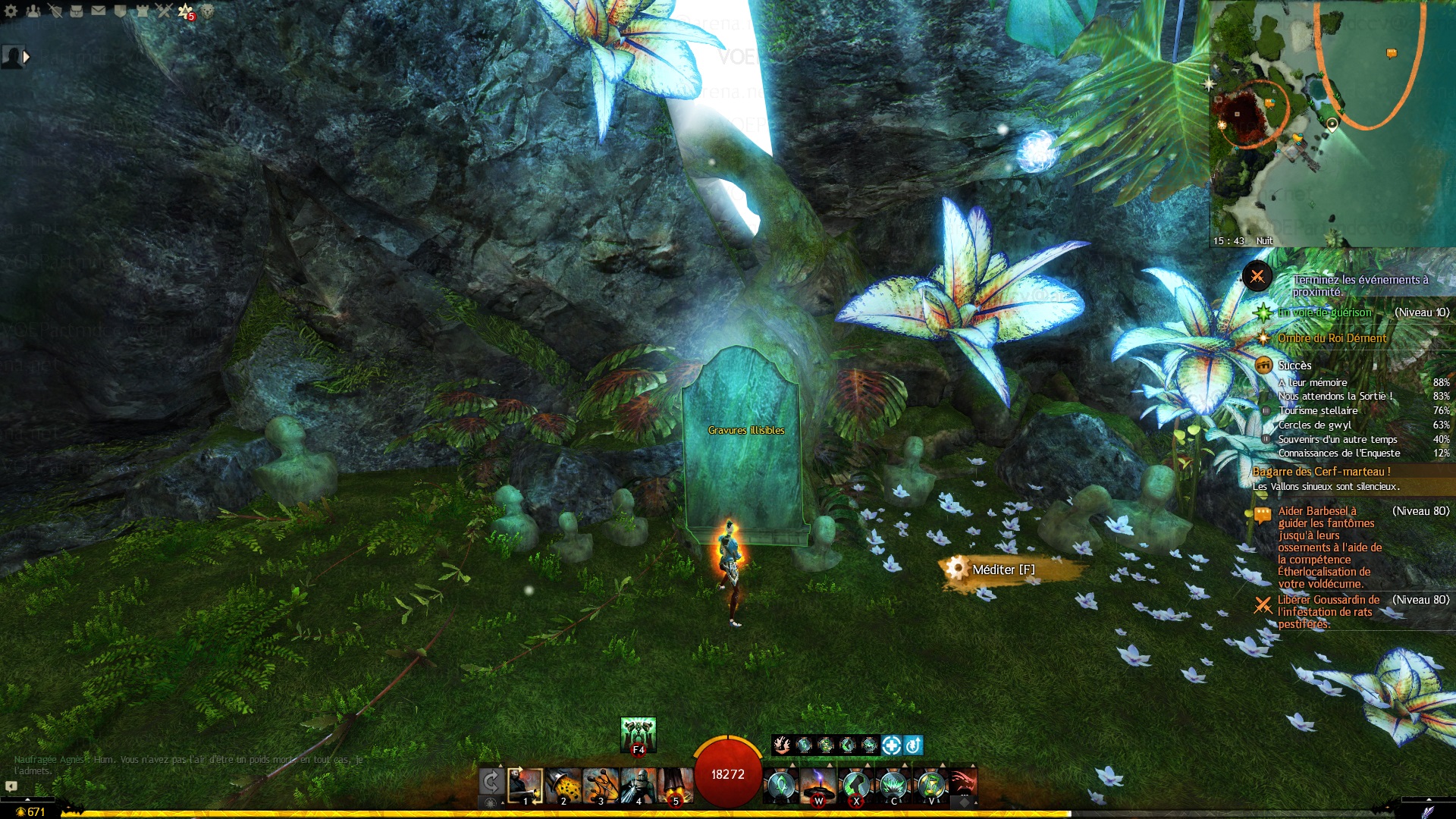
Task: Expand the party portrait arrow
Action: 27,56
